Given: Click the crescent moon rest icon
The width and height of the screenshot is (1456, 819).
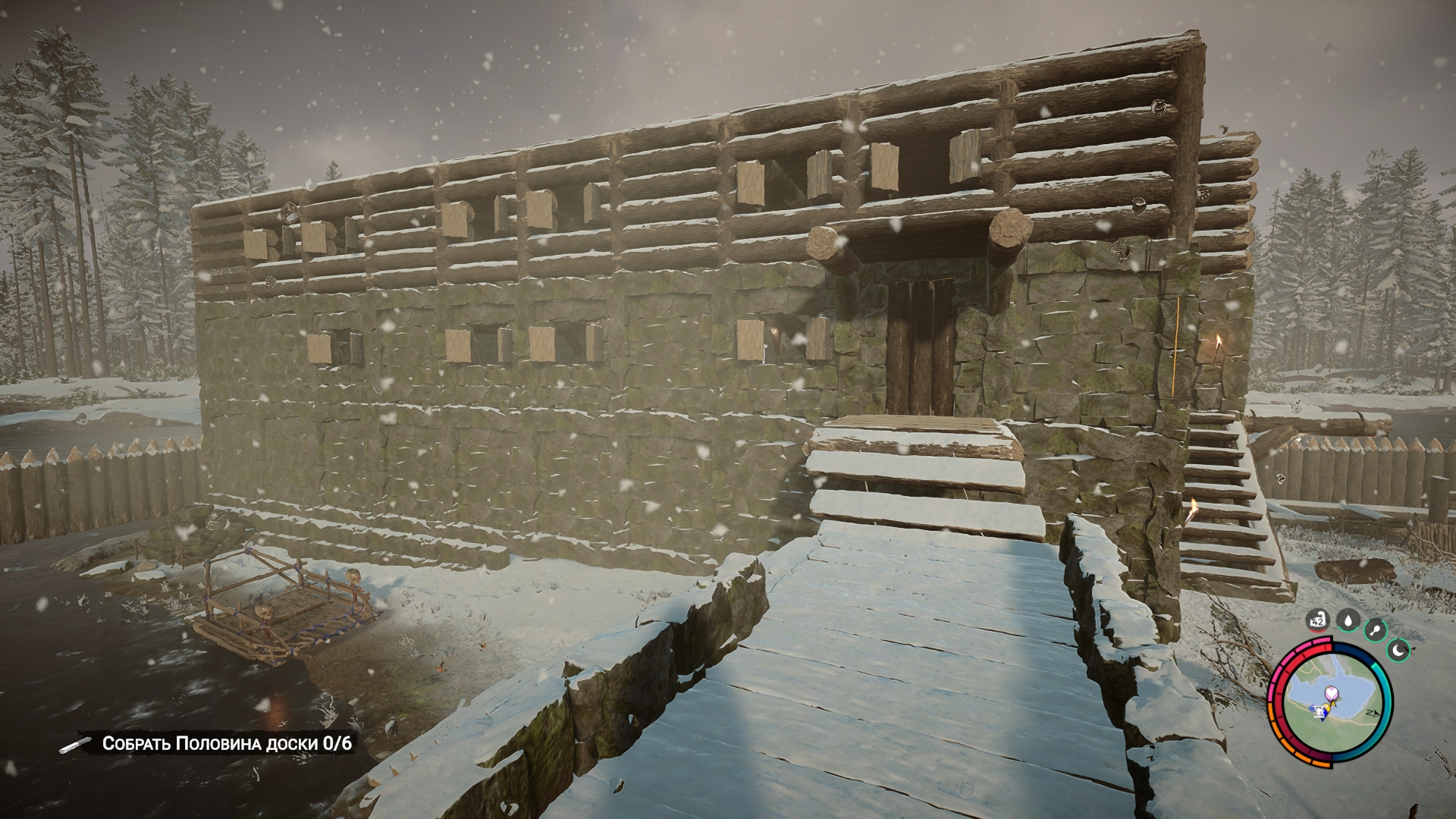Looking at the screenshot, I should point(1399,649).
